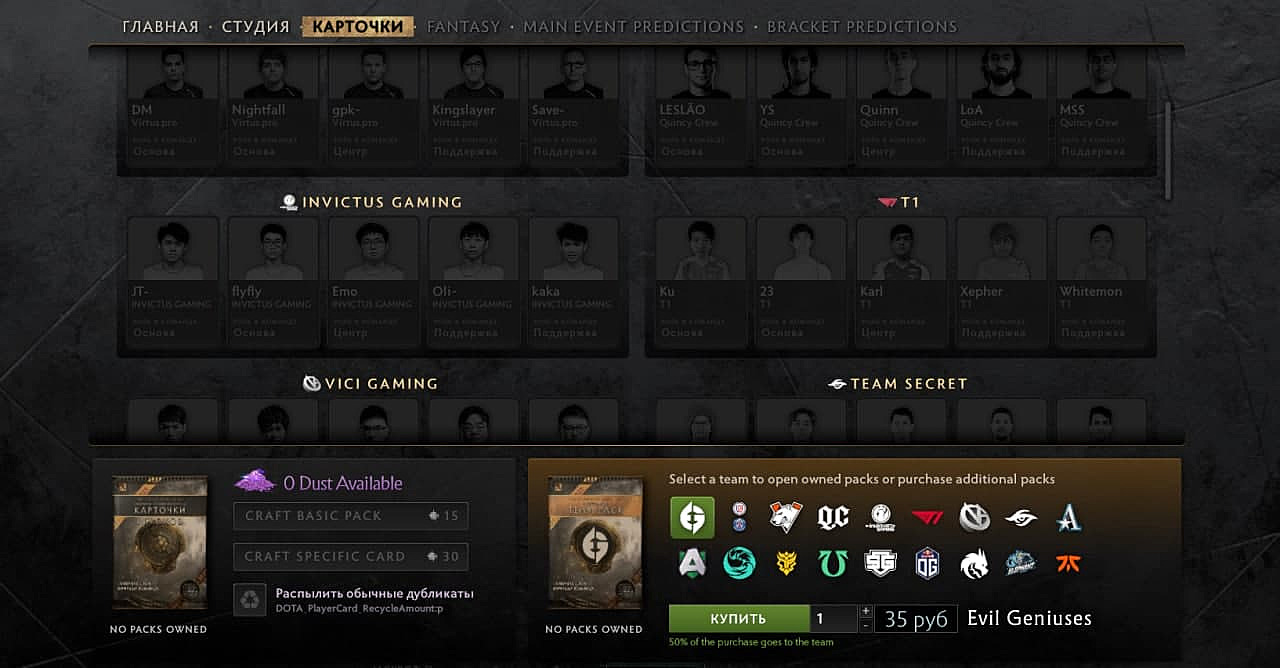This screenshot has width=1280, height=668.
Task: Click the Купить purchase button
Action: point(738,619)
